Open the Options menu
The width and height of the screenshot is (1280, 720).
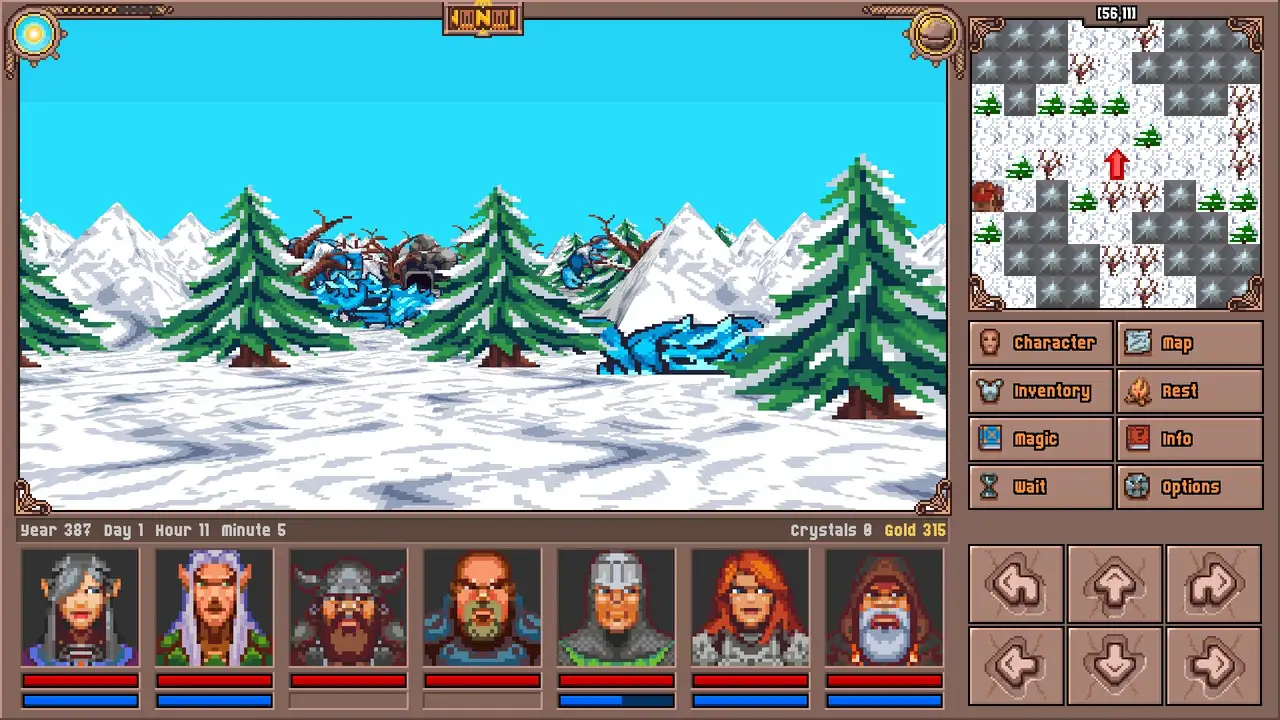1189,487
